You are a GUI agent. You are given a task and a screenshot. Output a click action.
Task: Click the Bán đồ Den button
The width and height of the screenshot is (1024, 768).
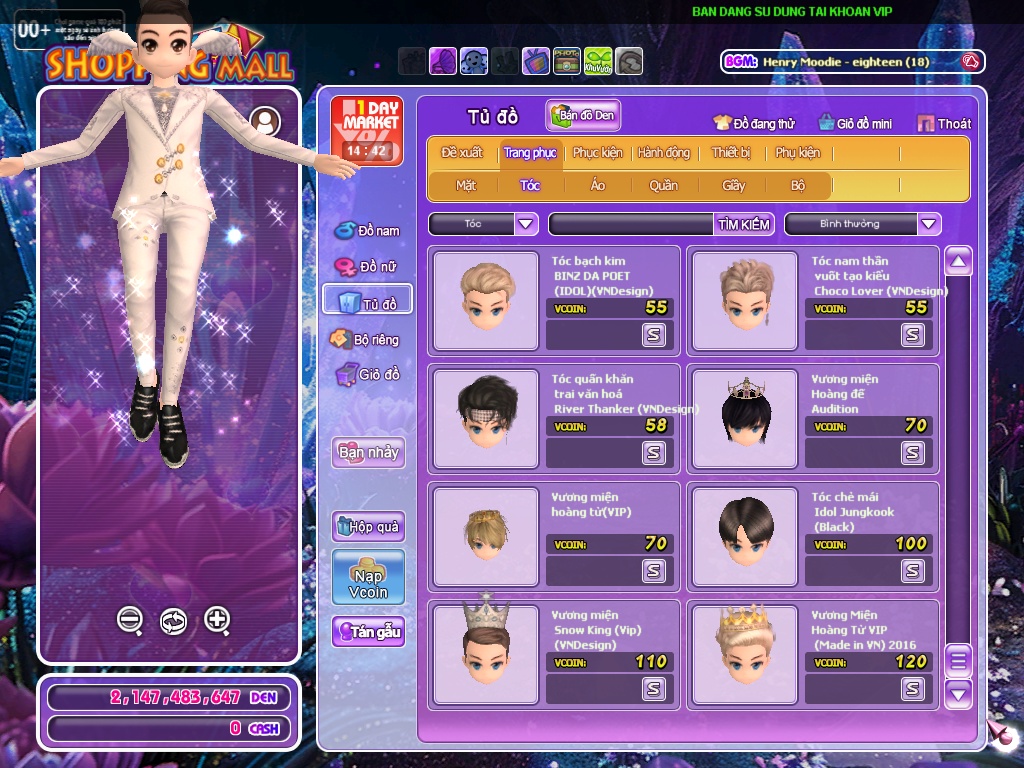pos(583,116)
